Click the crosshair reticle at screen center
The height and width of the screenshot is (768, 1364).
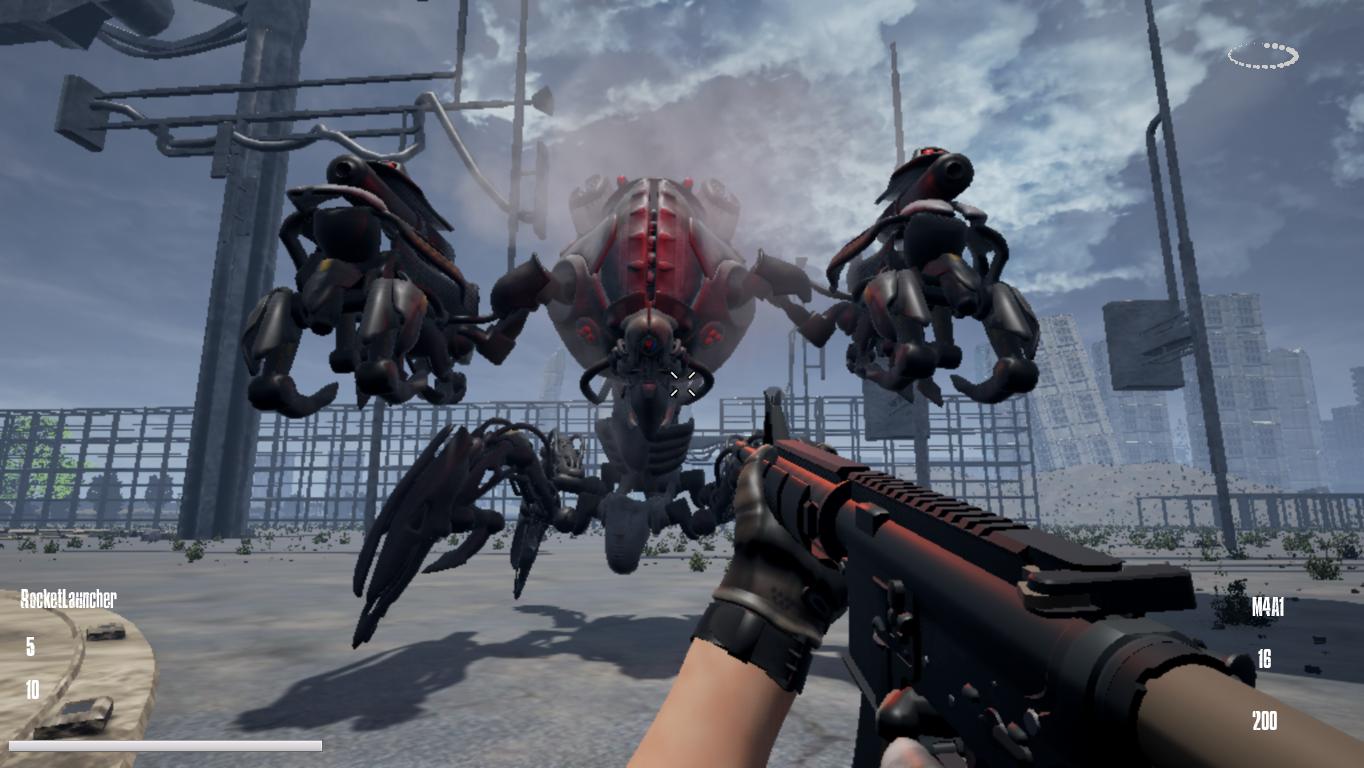(x=682, y=384)
